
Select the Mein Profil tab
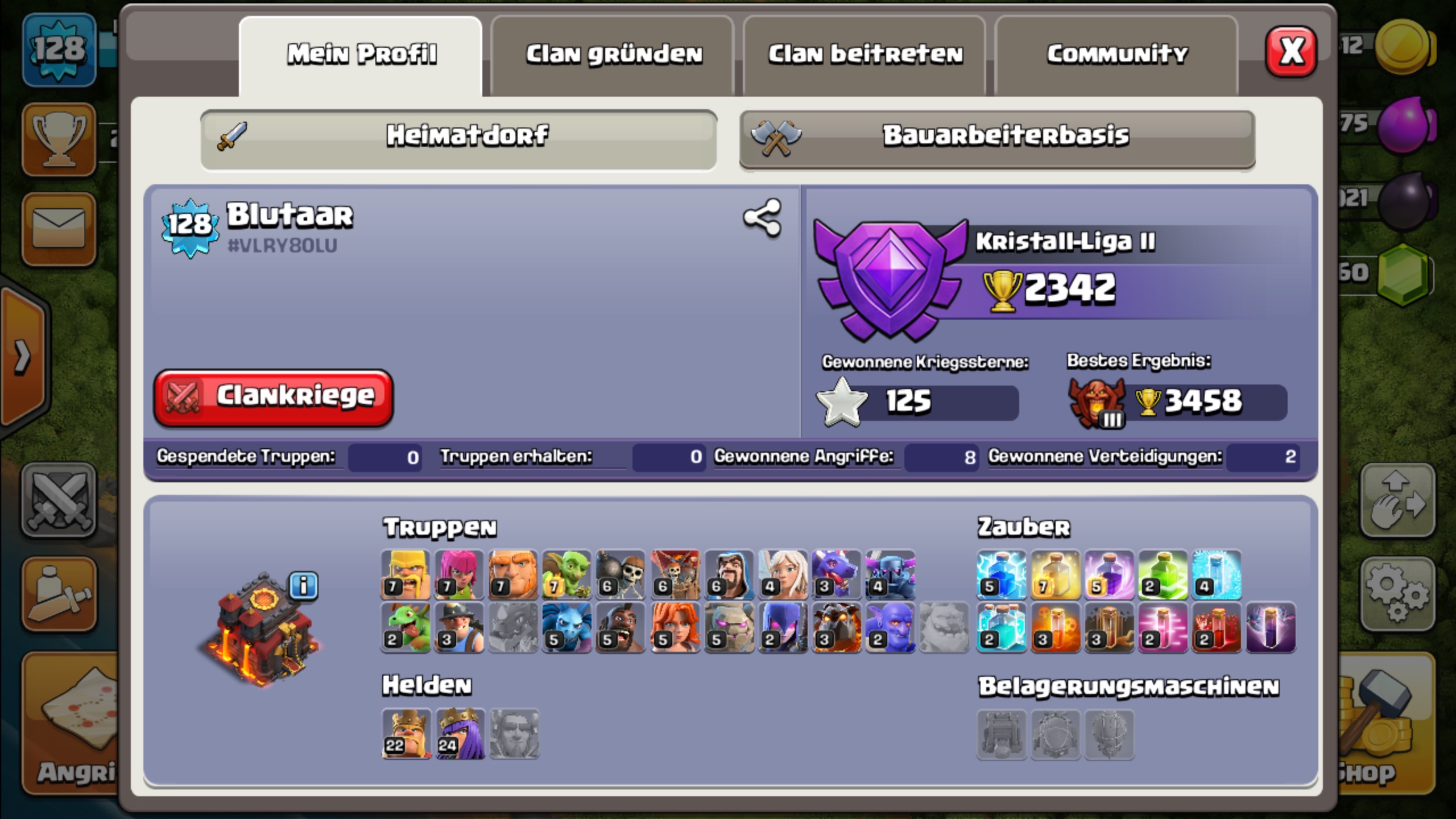[361, 55]
